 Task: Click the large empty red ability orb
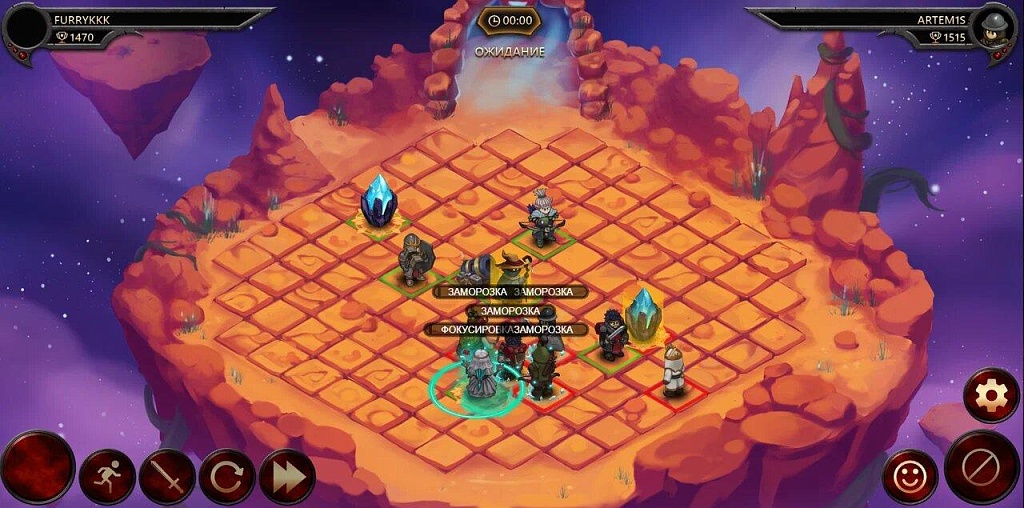(x=37, y=468)
